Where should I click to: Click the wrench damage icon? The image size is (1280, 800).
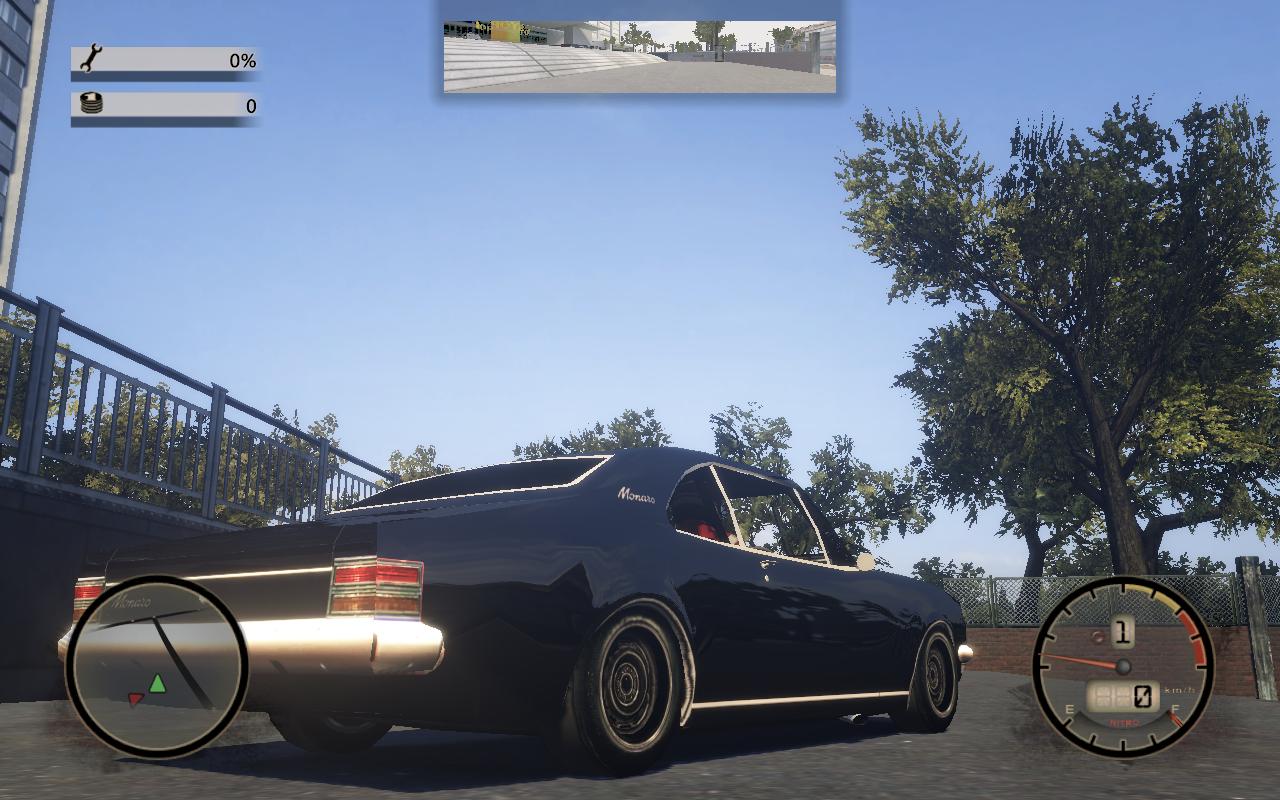[90, 59]
